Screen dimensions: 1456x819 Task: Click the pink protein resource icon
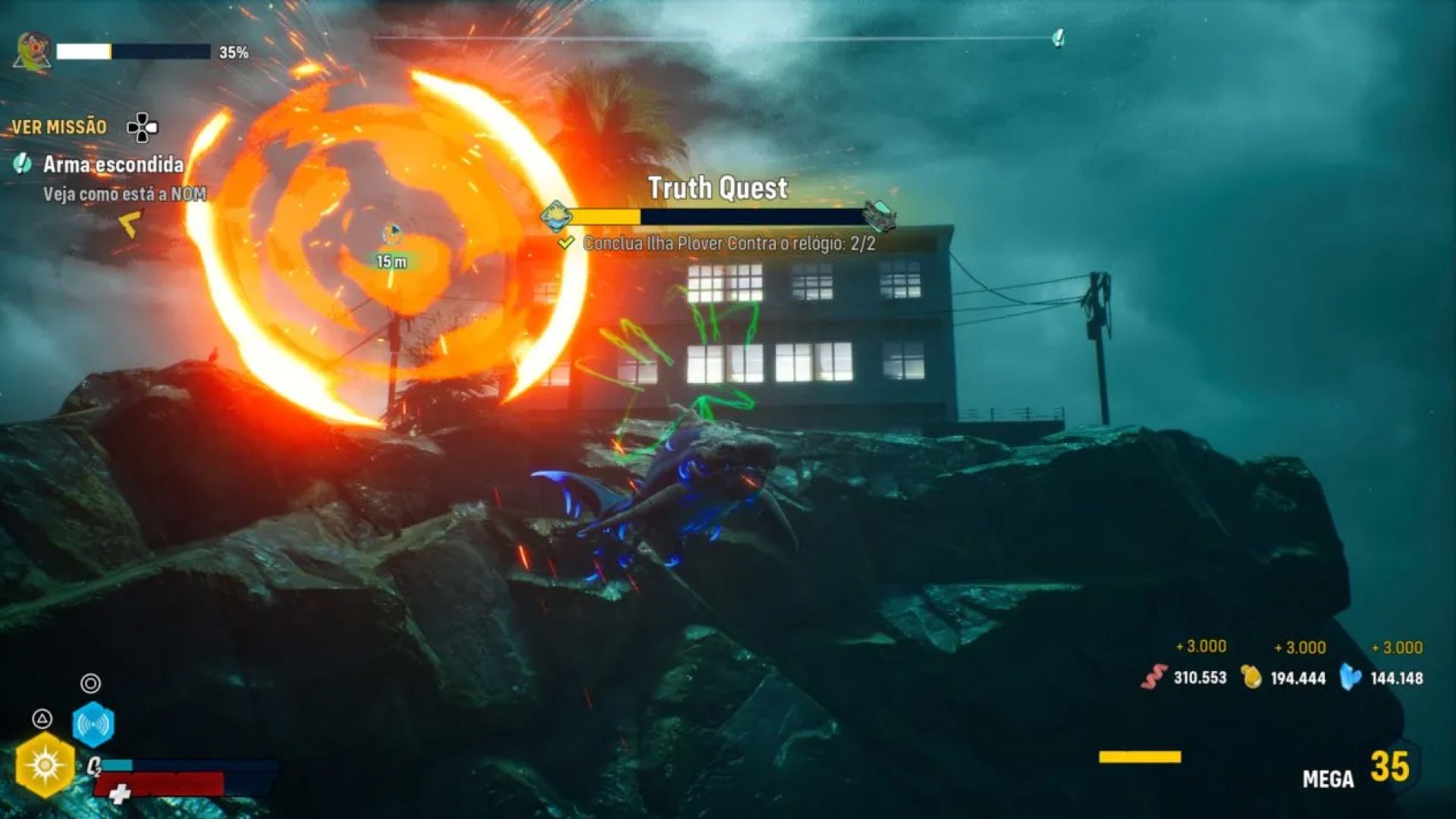click(1153, 677)
